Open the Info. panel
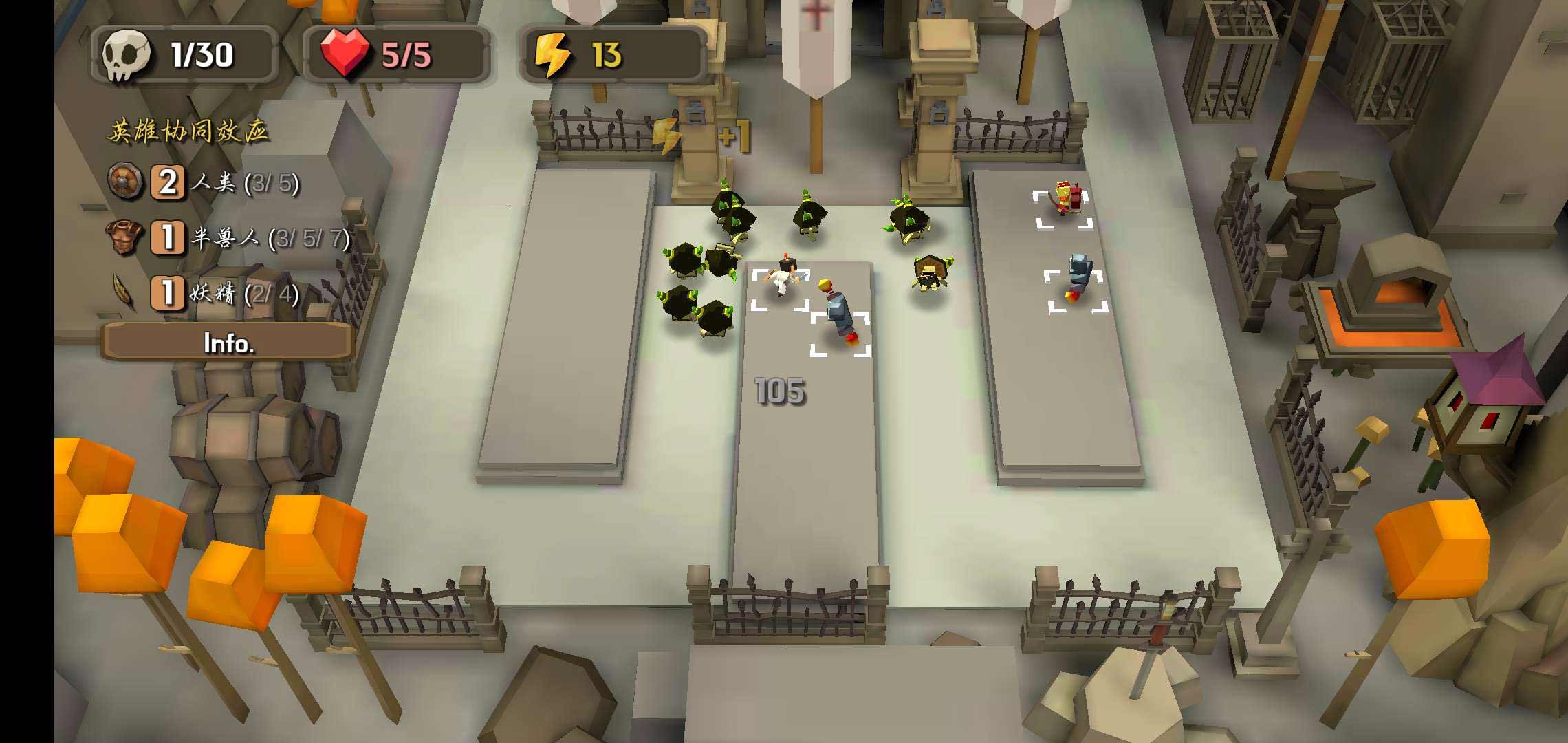 [x=228, y=343]
